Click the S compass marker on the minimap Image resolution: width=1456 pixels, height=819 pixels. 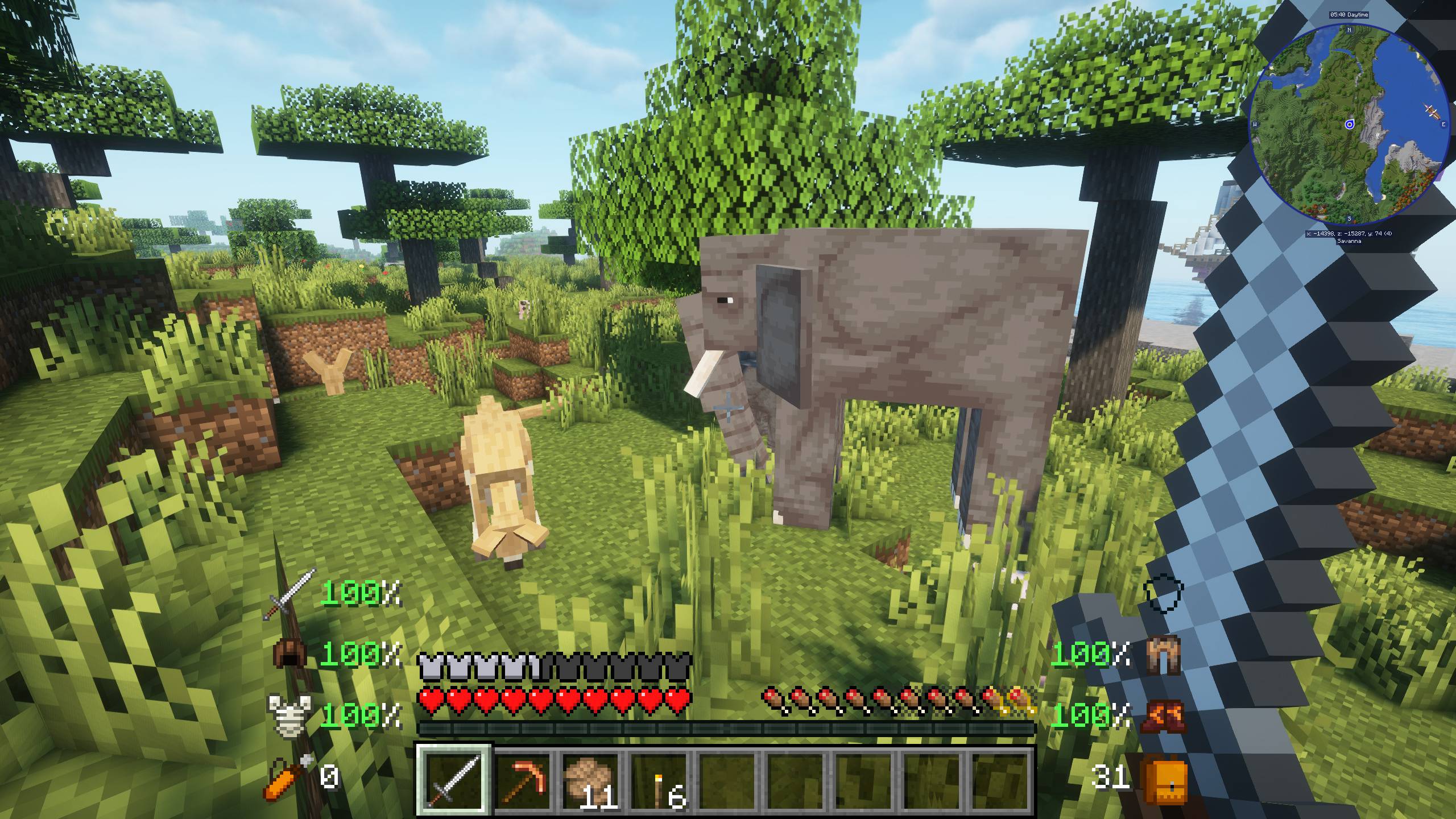[1350, 219]
